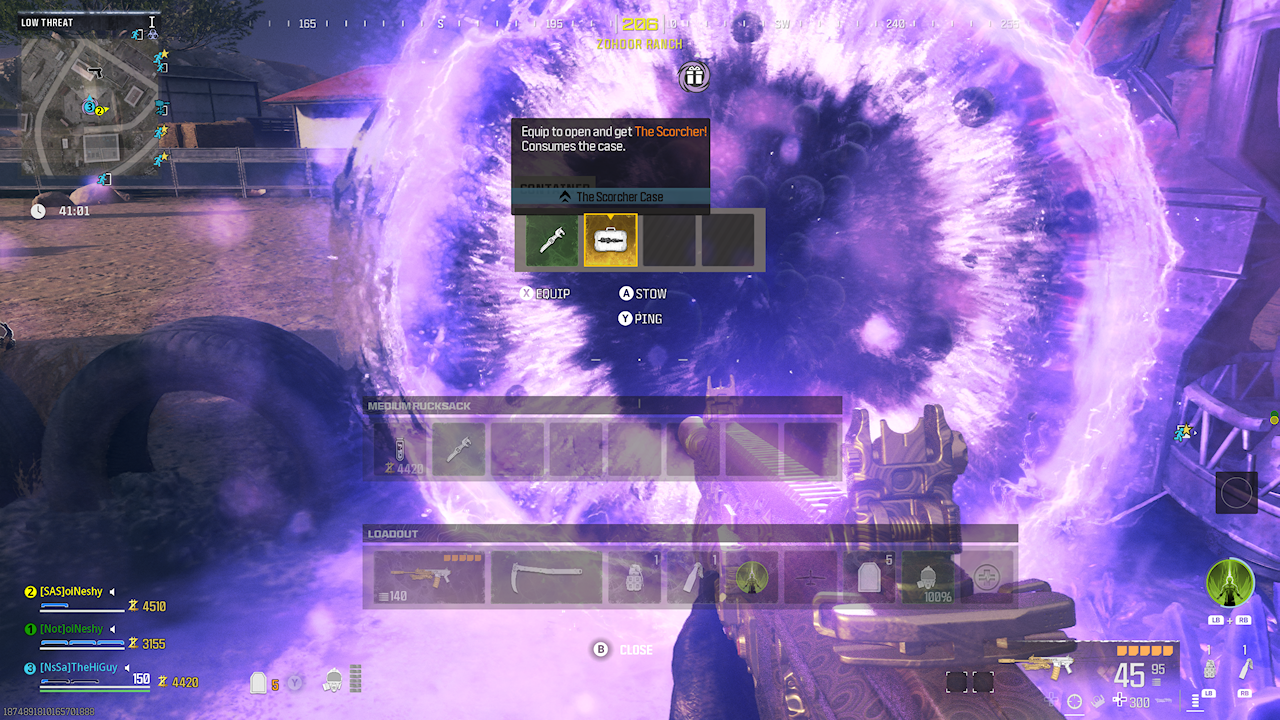
Task: Expand The Scorcher Case header chevron
Action: [x=568, y=197]
